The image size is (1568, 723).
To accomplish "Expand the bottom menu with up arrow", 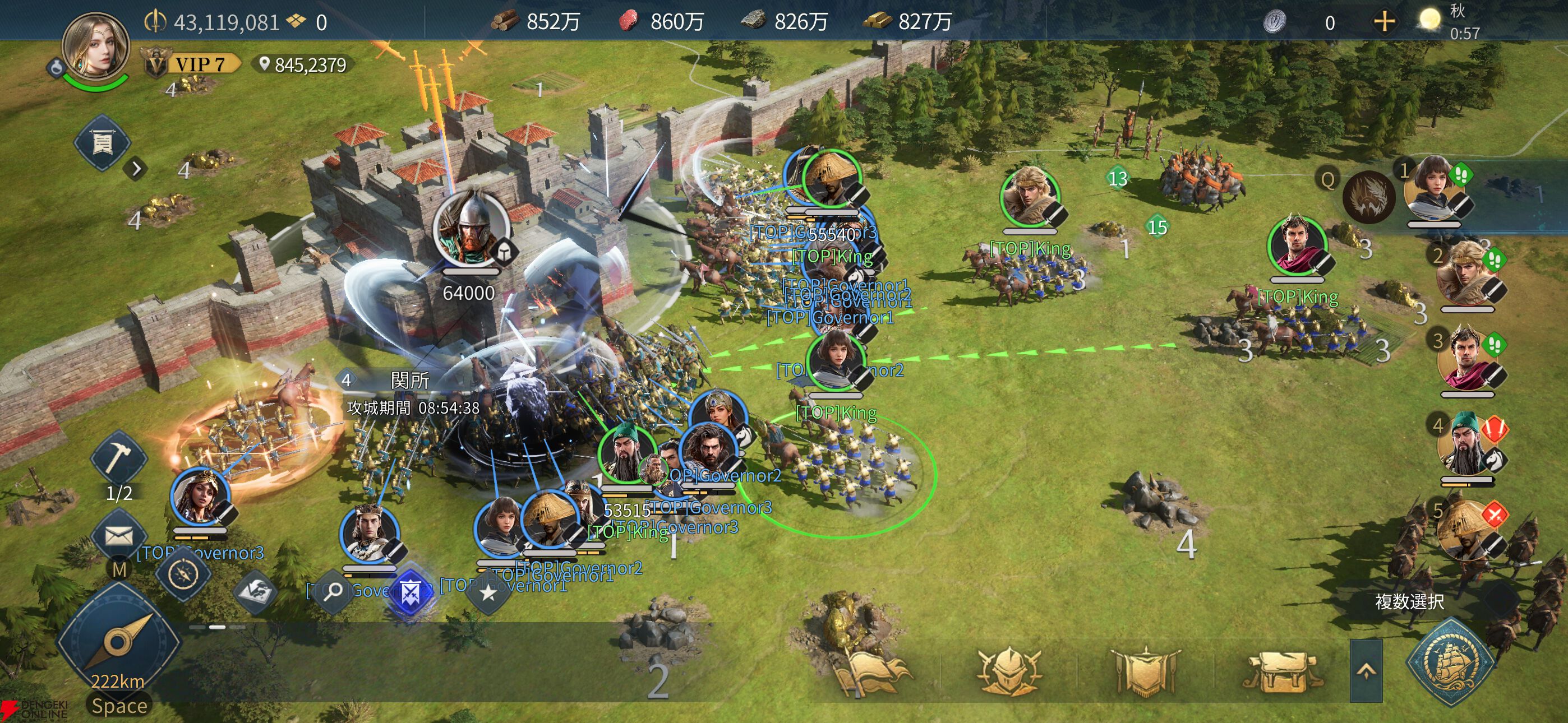I will [x=1366, y=670].
